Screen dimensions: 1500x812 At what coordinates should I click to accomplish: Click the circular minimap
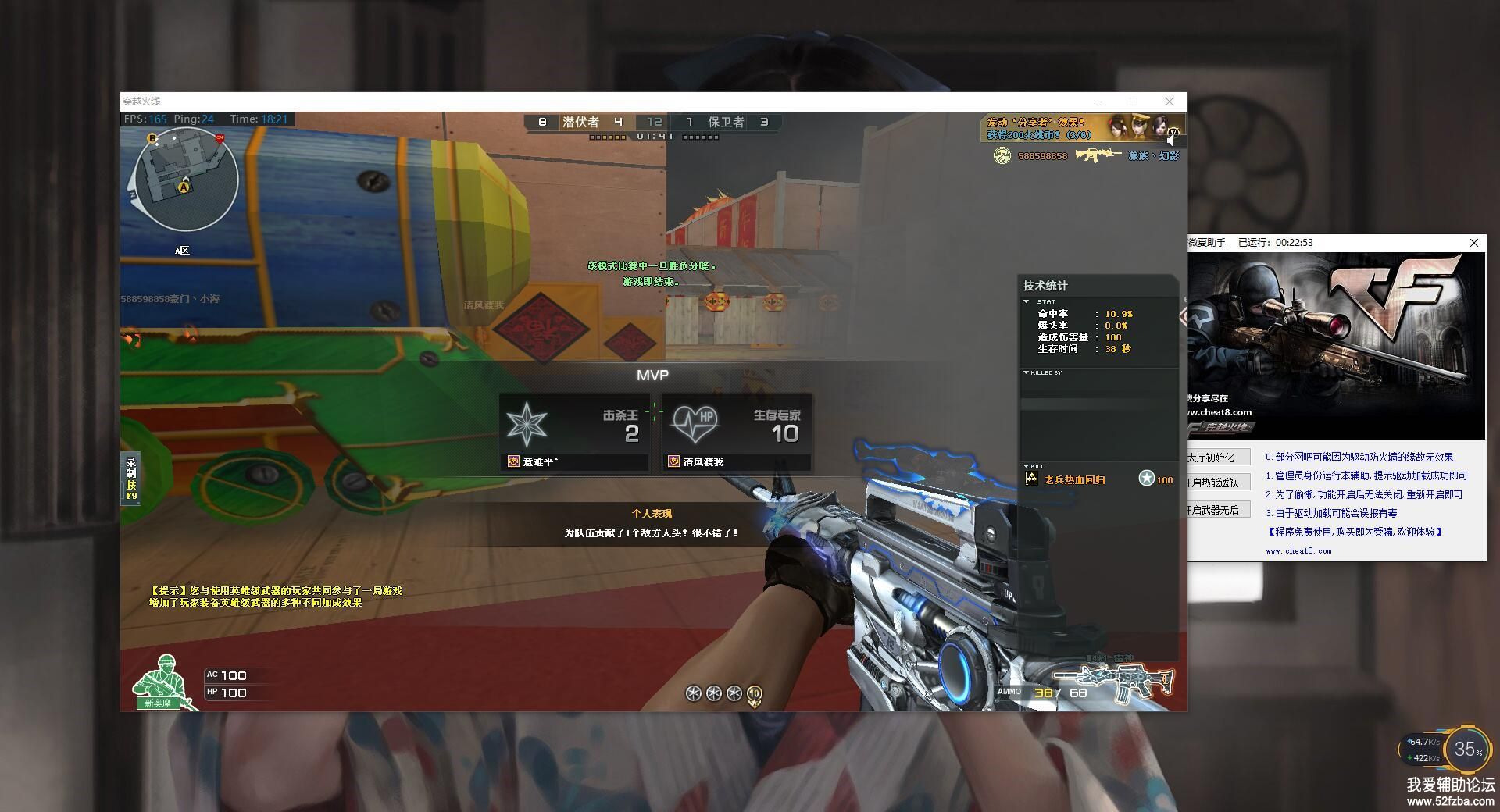click(x=185, y=180)
